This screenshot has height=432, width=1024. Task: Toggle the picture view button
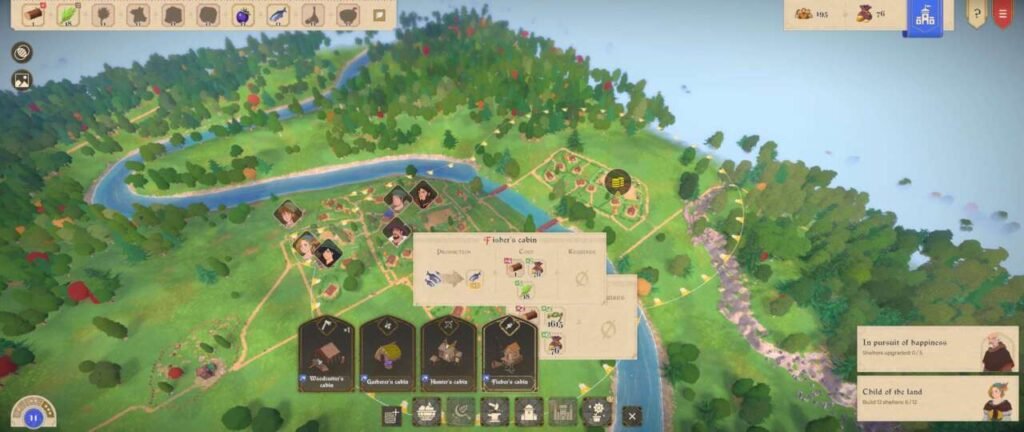tap(22, 80)
